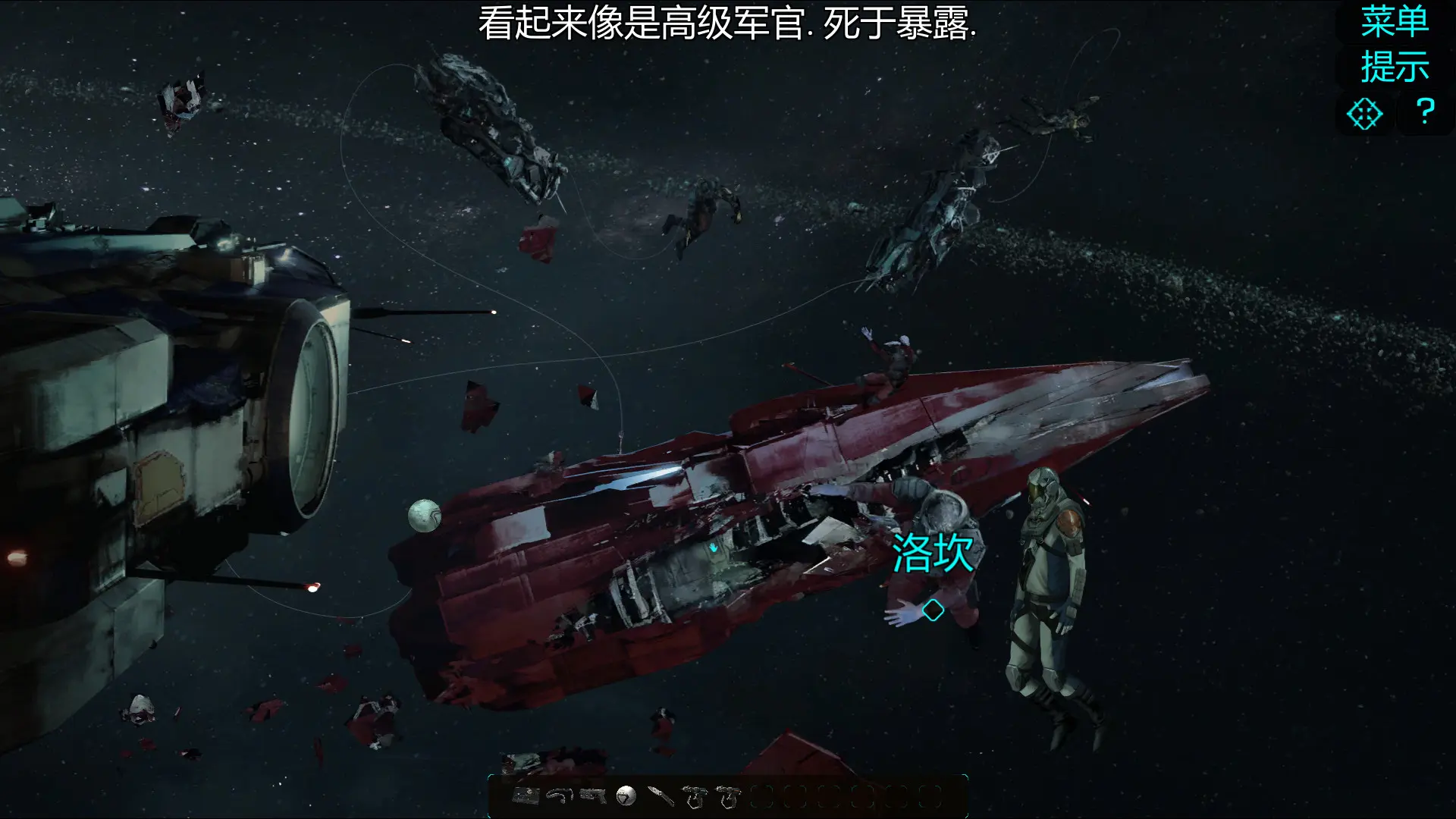Select the pistol from the inventory

(x=591, y=795)
